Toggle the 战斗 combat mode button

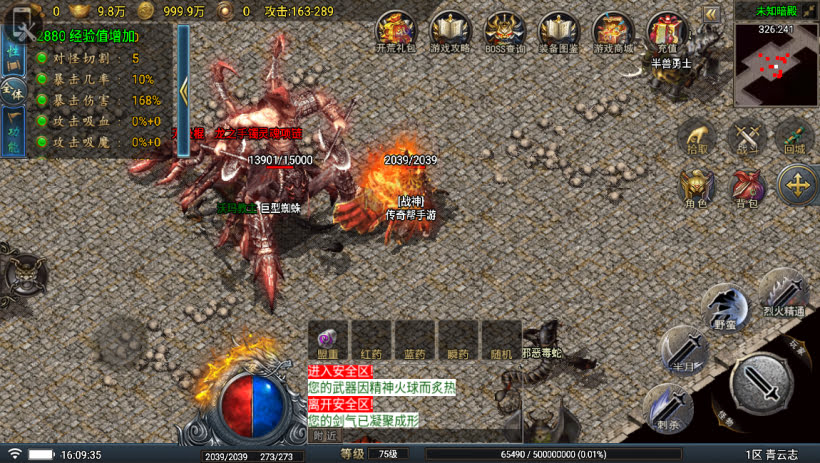pyautogui.click(x=746, y=137)
